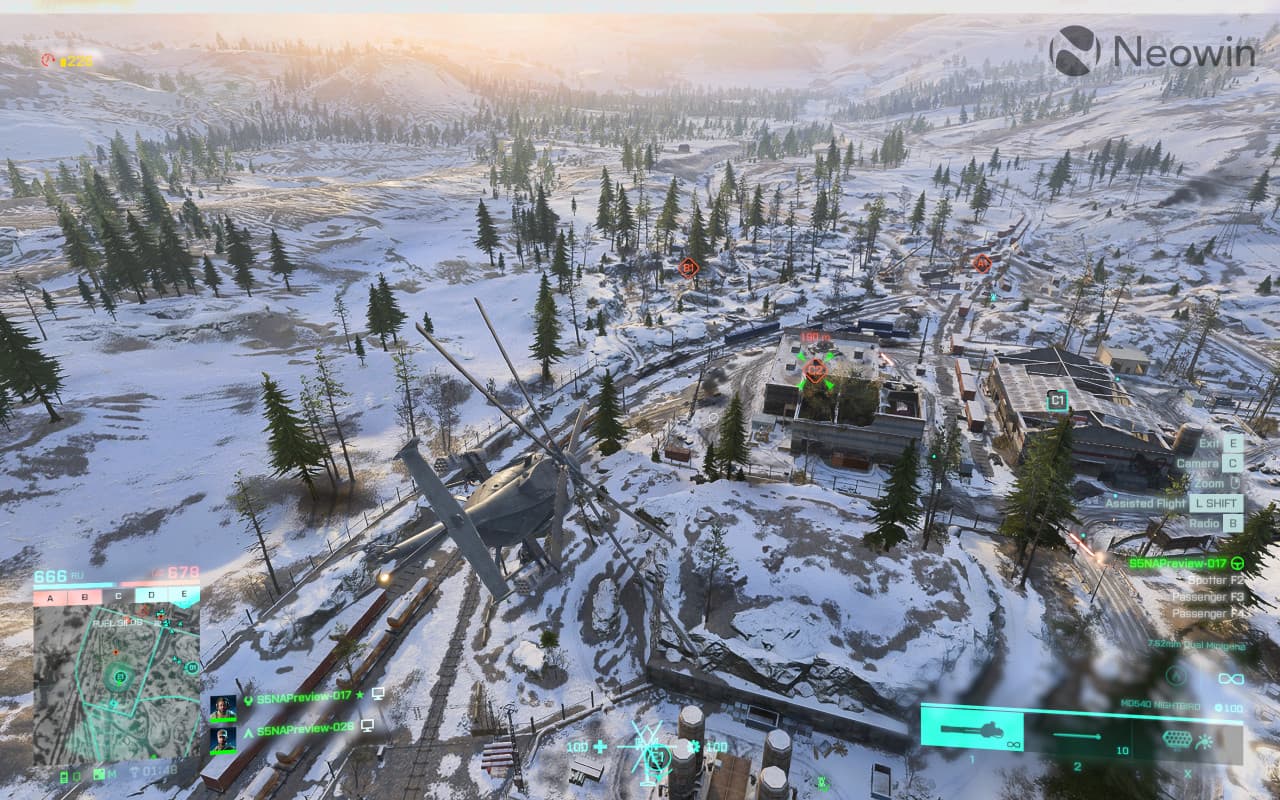
Task: Click the health cross icon near the ammo counter
Action: click(599, 746)
